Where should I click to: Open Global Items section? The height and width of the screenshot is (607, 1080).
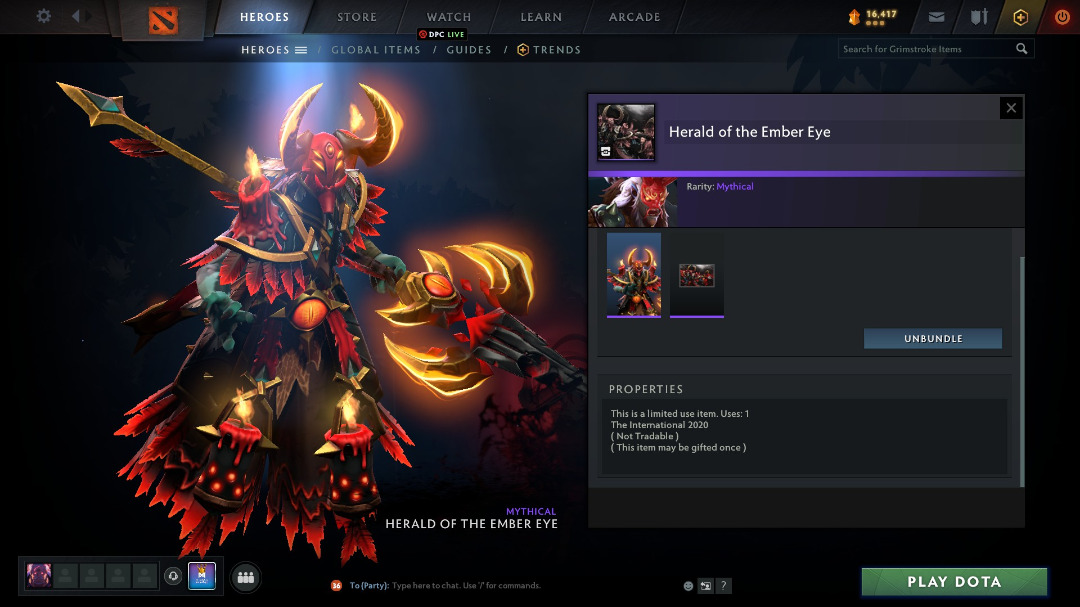pos(376,50)
